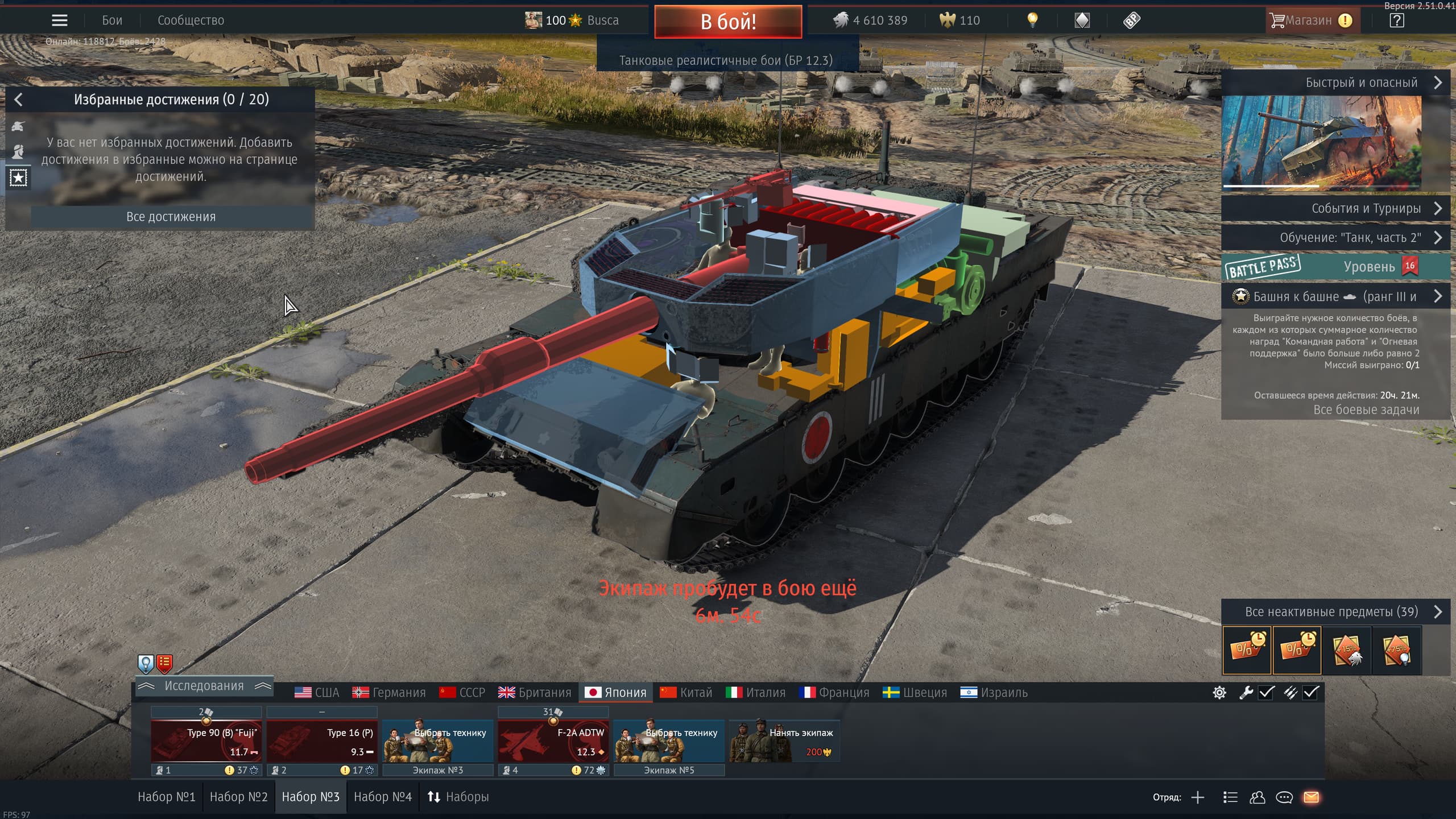Start a battle with the В бой! button
The height and width of the screenshot is (819, 1456).
click(x=728, y=22)
